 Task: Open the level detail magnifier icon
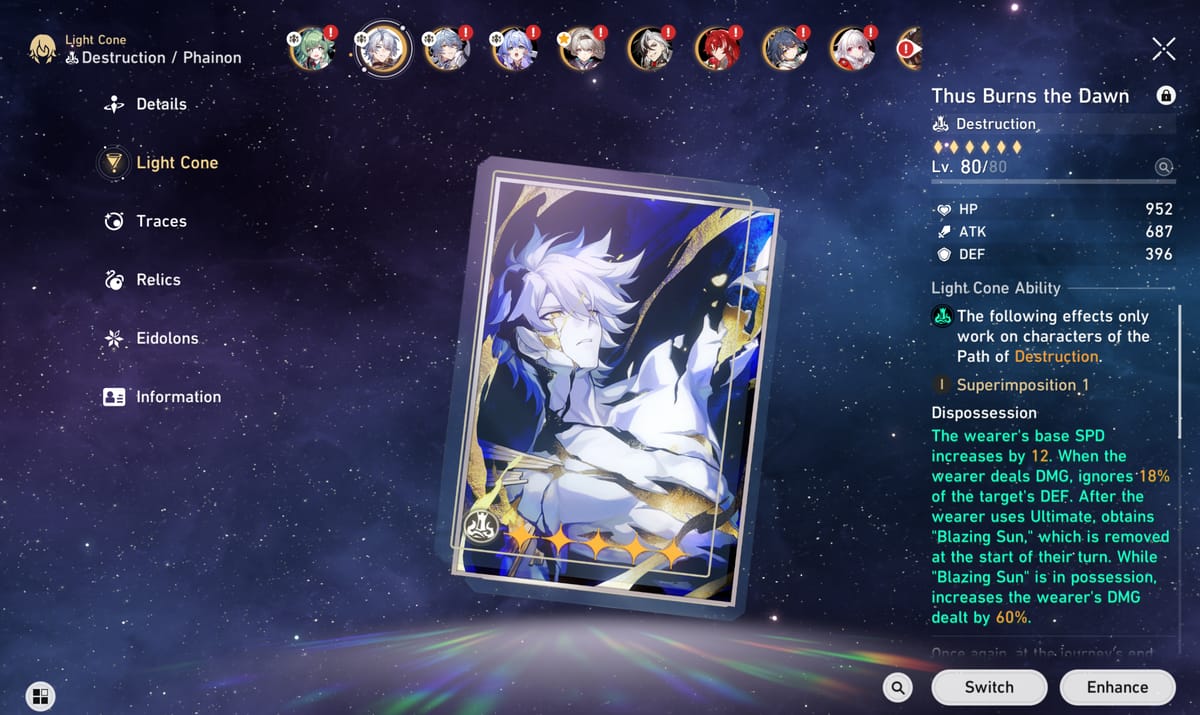pos(1163,168)
